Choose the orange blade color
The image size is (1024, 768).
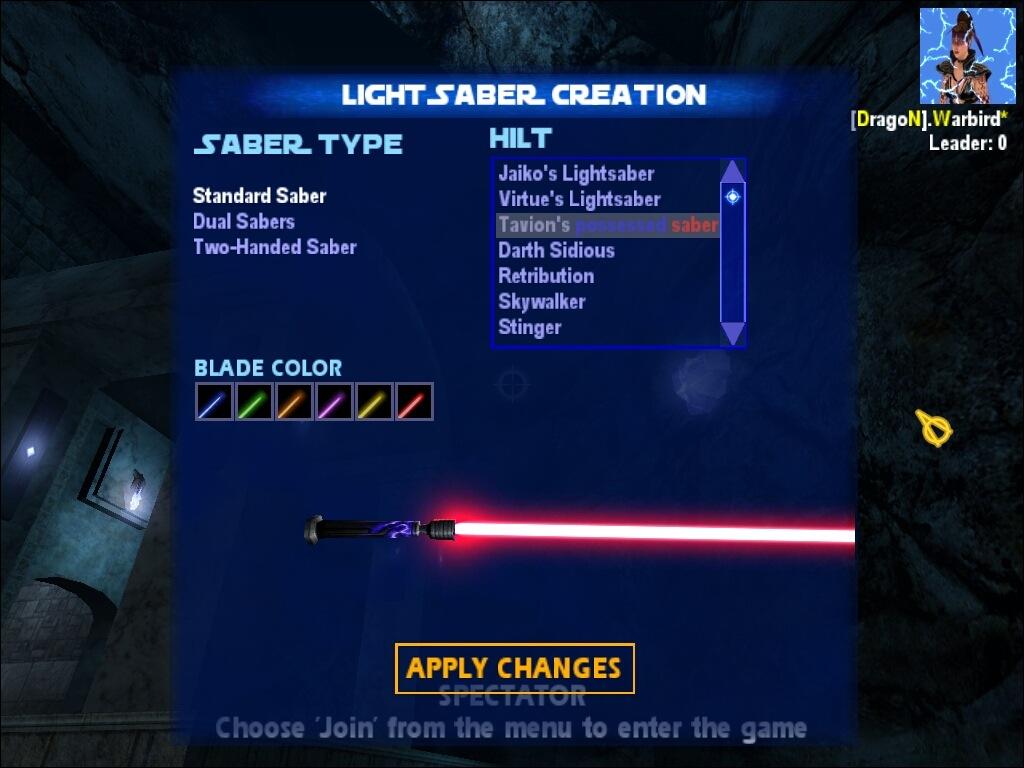tap(294, 402)
